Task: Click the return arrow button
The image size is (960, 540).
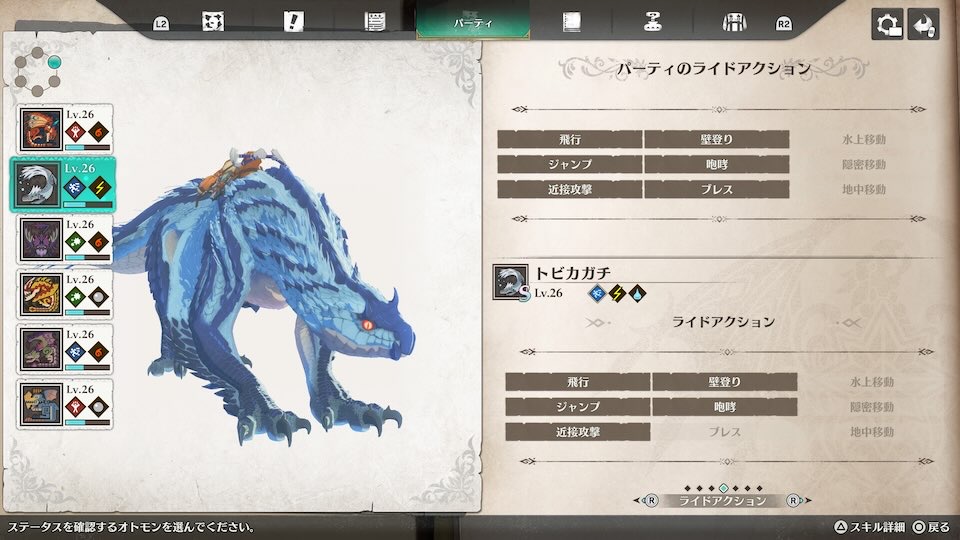Action: (923, 25)
